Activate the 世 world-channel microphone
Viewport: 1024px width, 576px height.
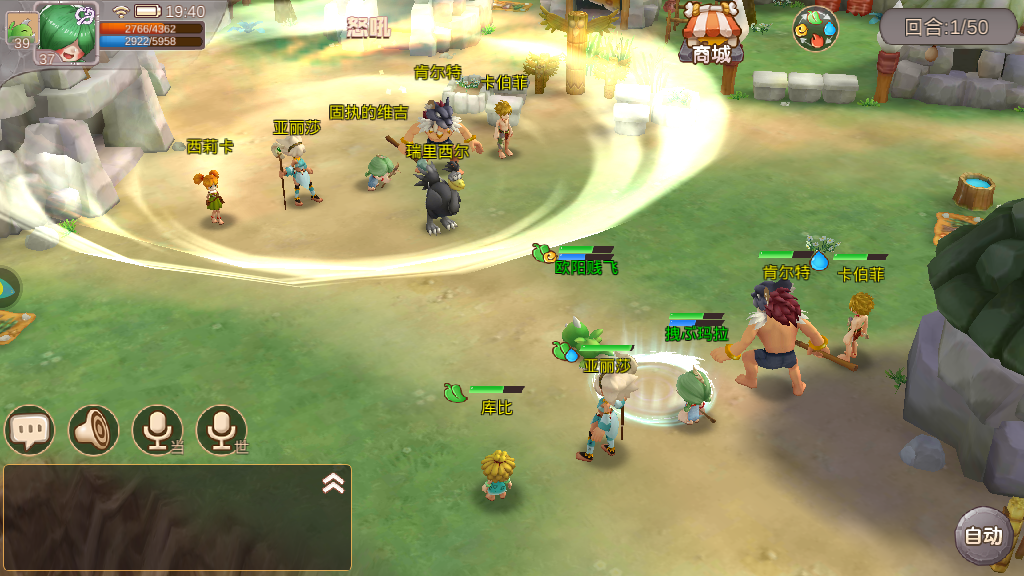tap(221, 430)
